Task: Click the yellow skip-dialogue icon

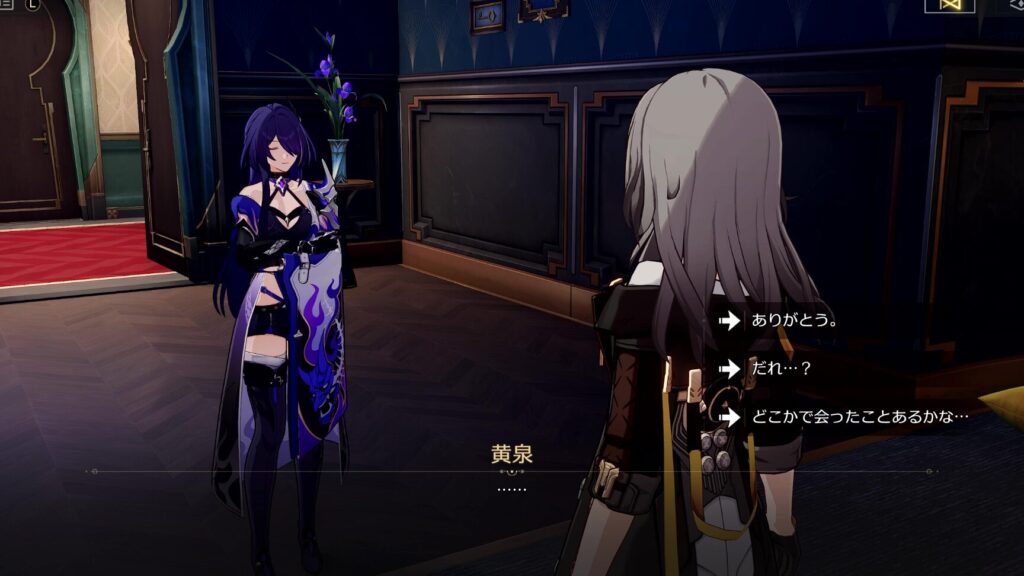Action: pyautogui.click(x=949, y=6)
